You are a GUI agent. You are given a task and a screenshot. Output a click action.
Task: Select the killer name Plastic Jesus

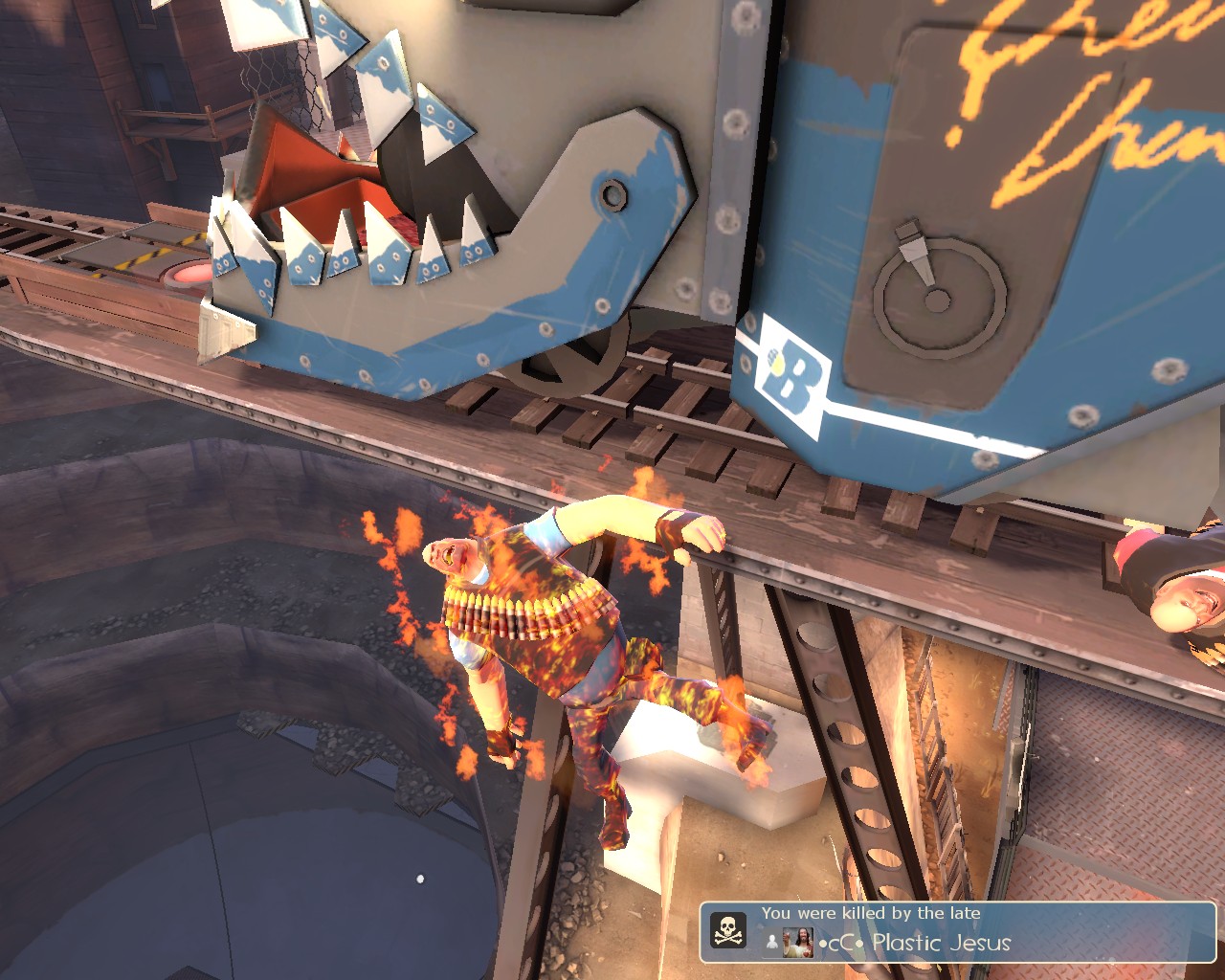click(x=940, y=943)
